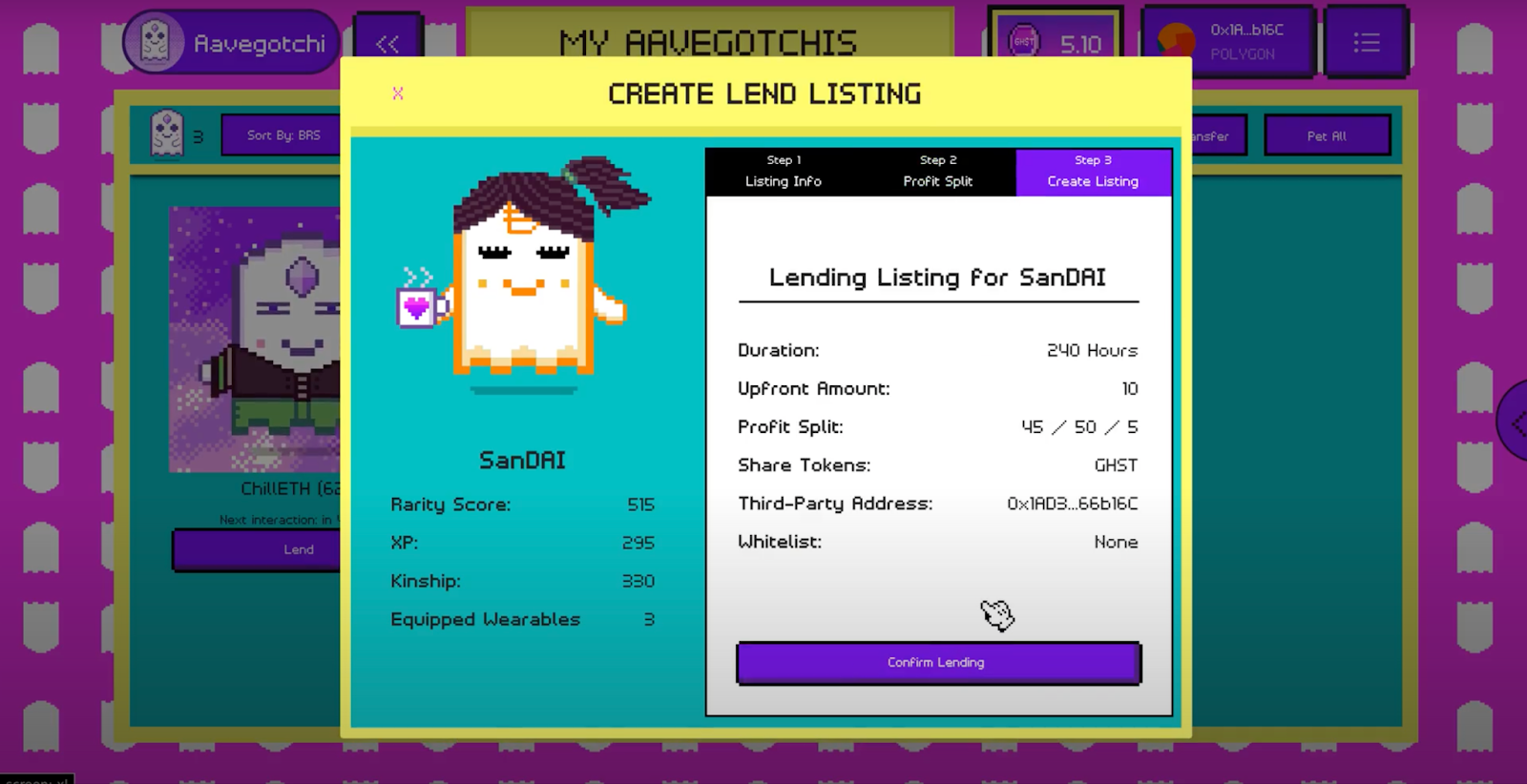Open the wallet address Polygon button
1527x784 pixels.
click(x=1227, y=42)
